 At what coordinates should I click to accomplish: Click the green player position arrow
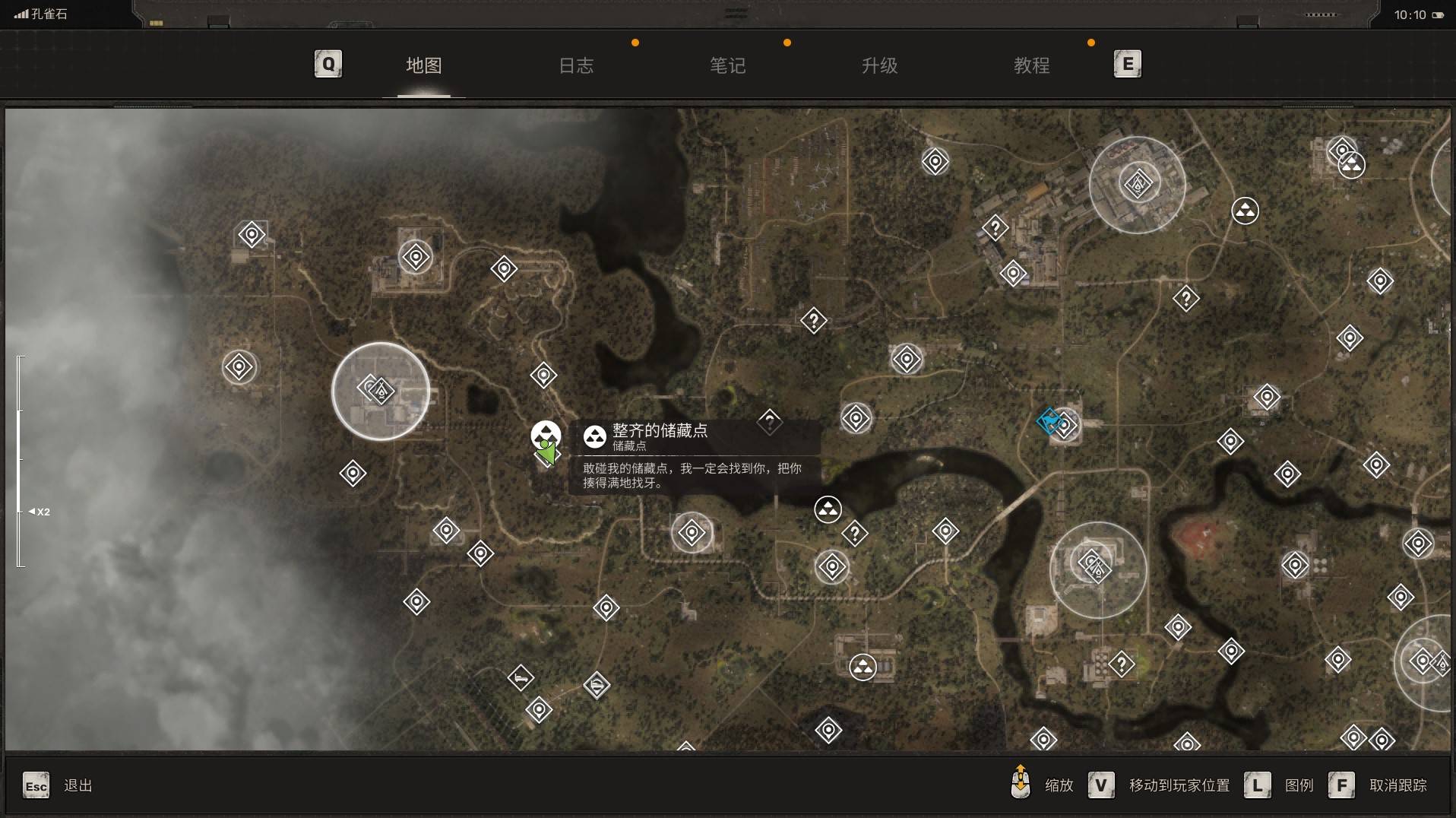[546, 453]
